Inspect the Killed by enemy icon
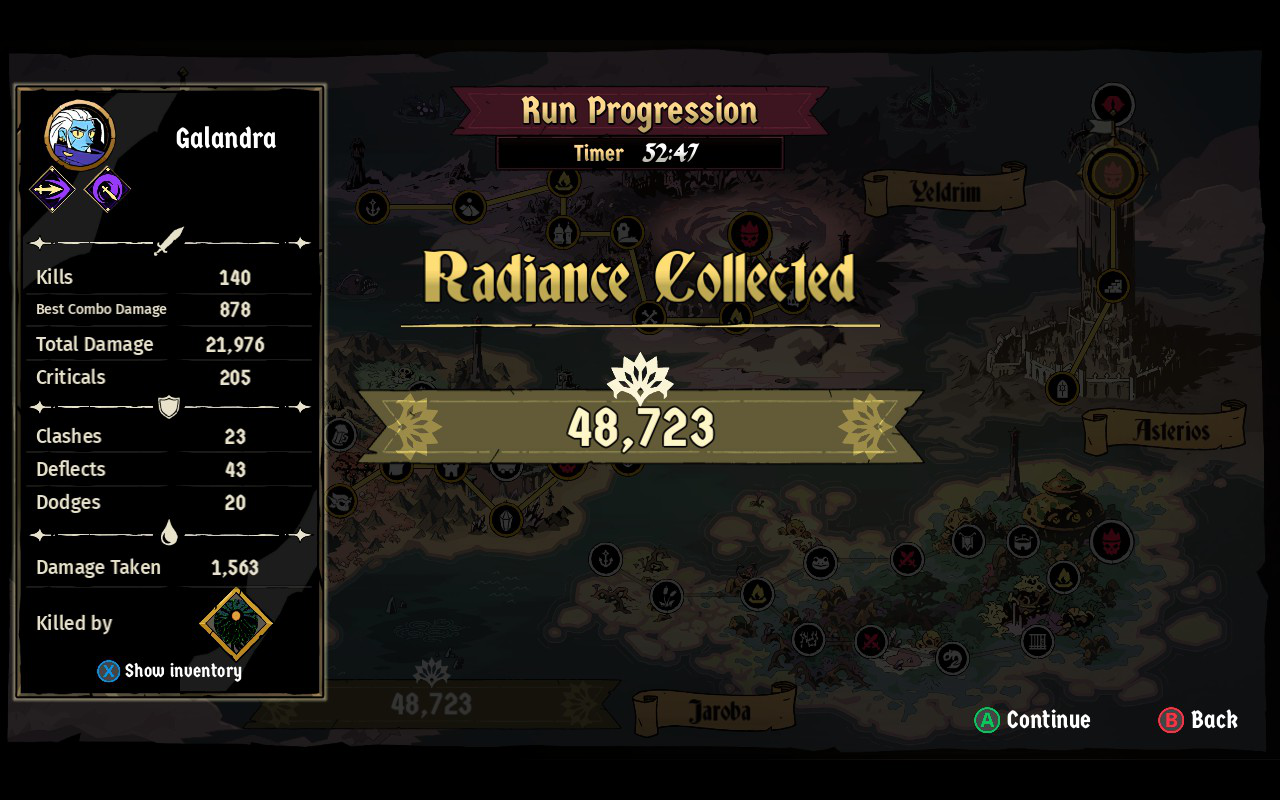The width and height of the screenshot is (1280, 800). [x=236, y=623]
